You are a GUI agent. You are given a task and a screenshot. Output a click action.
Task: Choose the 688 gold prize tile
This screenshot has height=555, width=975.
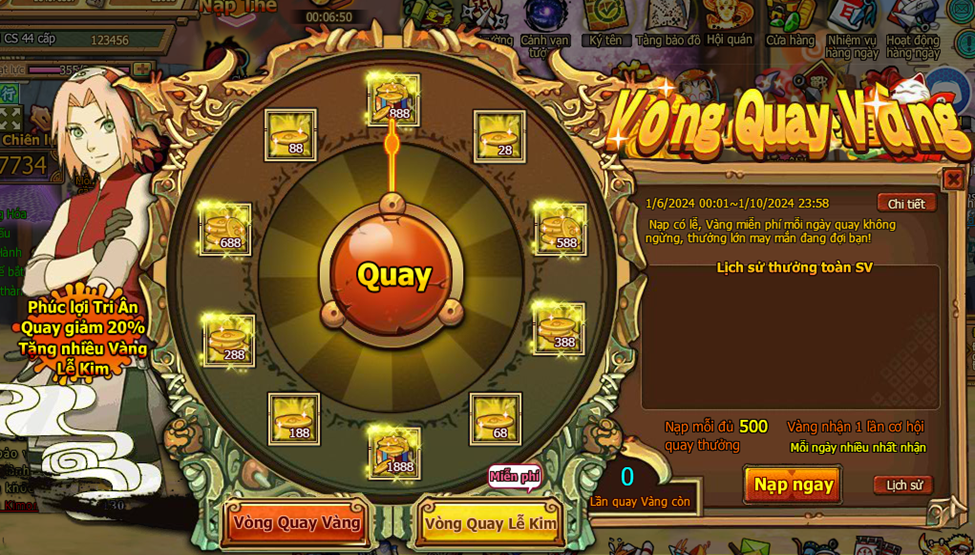(226, 229)
